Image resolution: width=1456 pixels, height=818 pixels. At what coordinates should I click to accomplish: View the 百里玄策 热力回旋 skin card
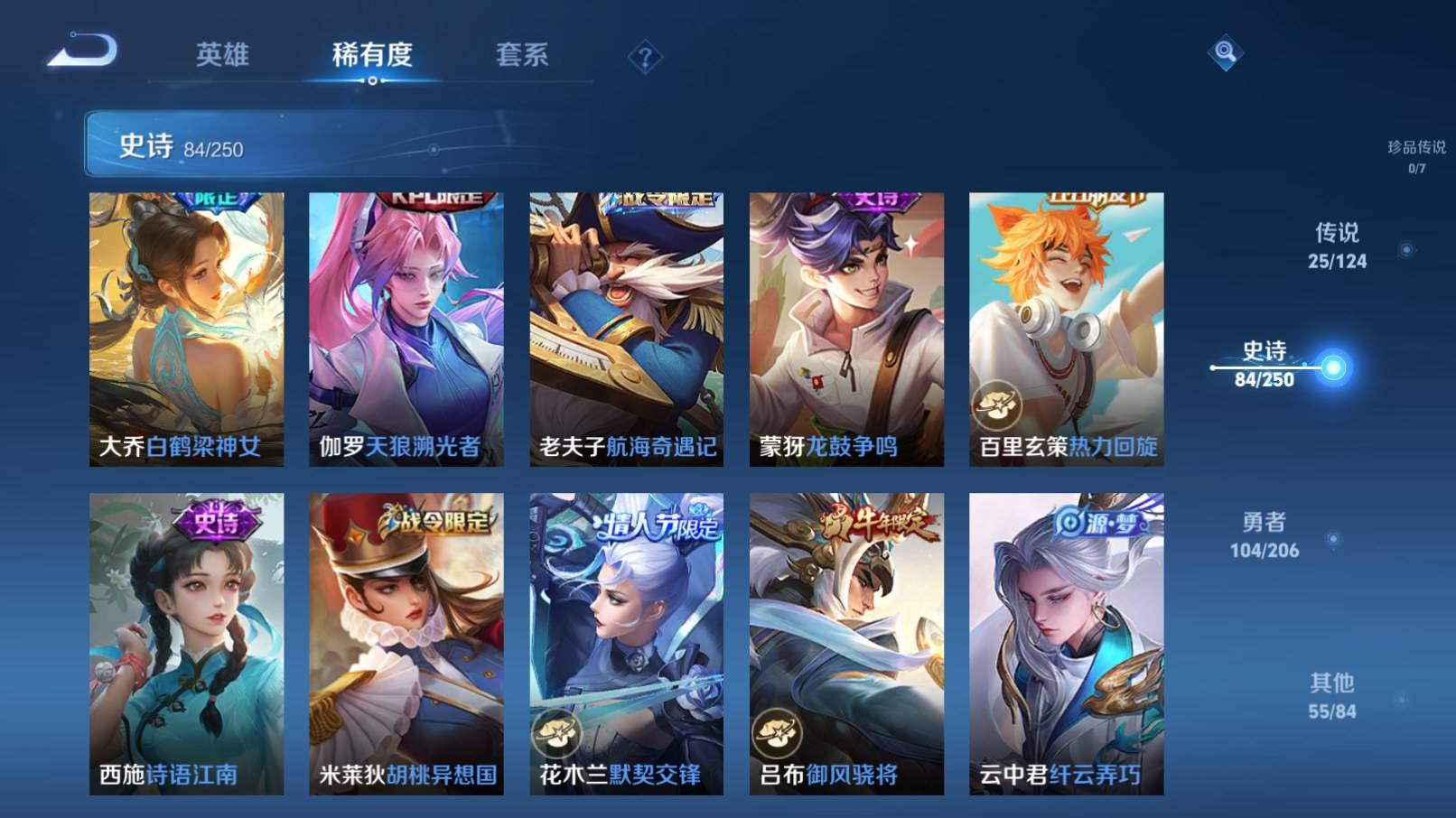pos(1066,330)
